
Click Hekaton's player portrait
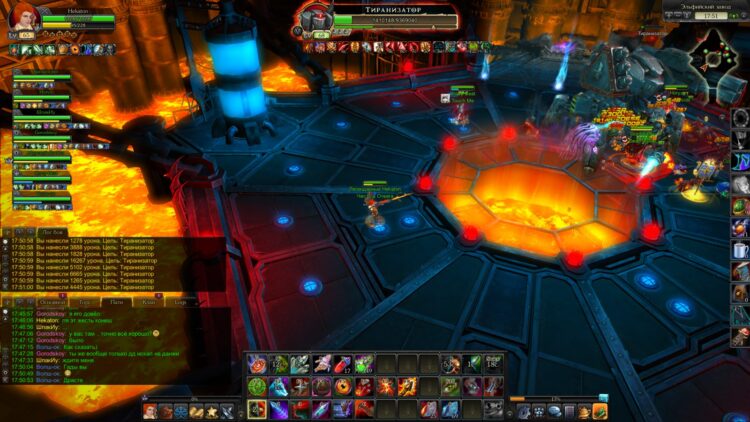tap(23, 19)
